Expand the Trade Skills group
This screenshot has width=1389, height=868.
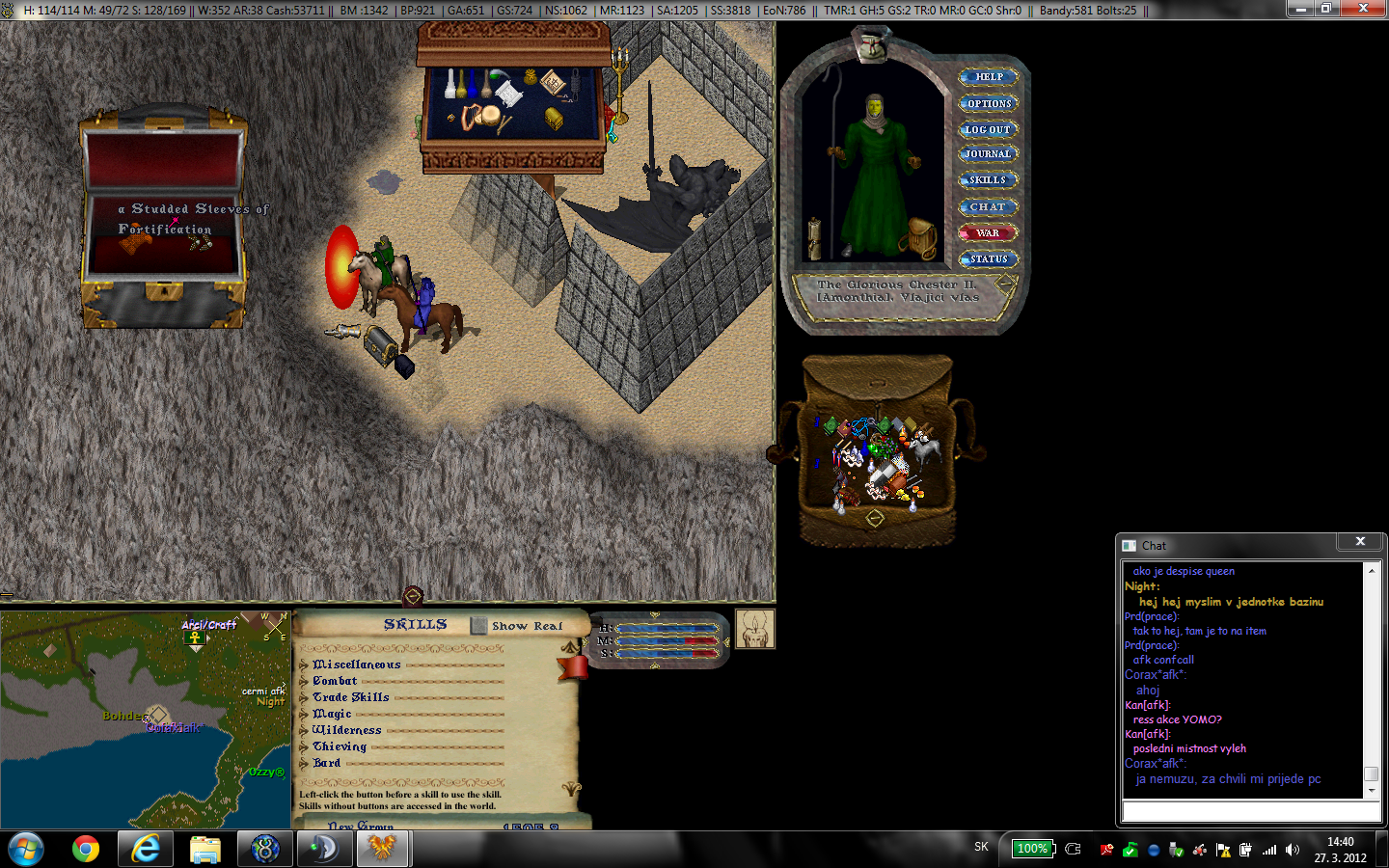(305, 697)
